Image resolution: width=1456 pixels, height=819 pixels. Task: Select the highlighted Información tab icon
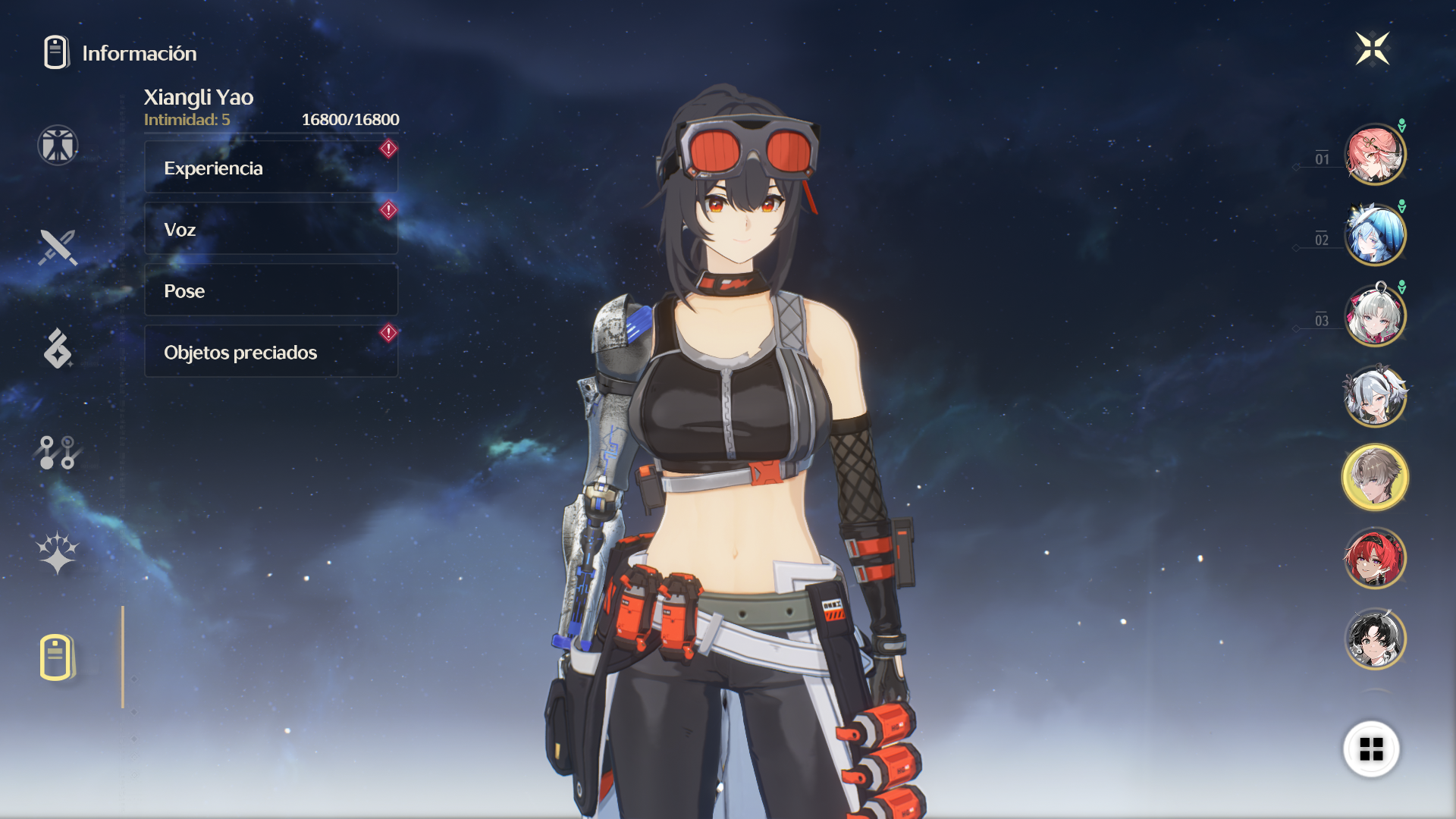pos(57,657)
